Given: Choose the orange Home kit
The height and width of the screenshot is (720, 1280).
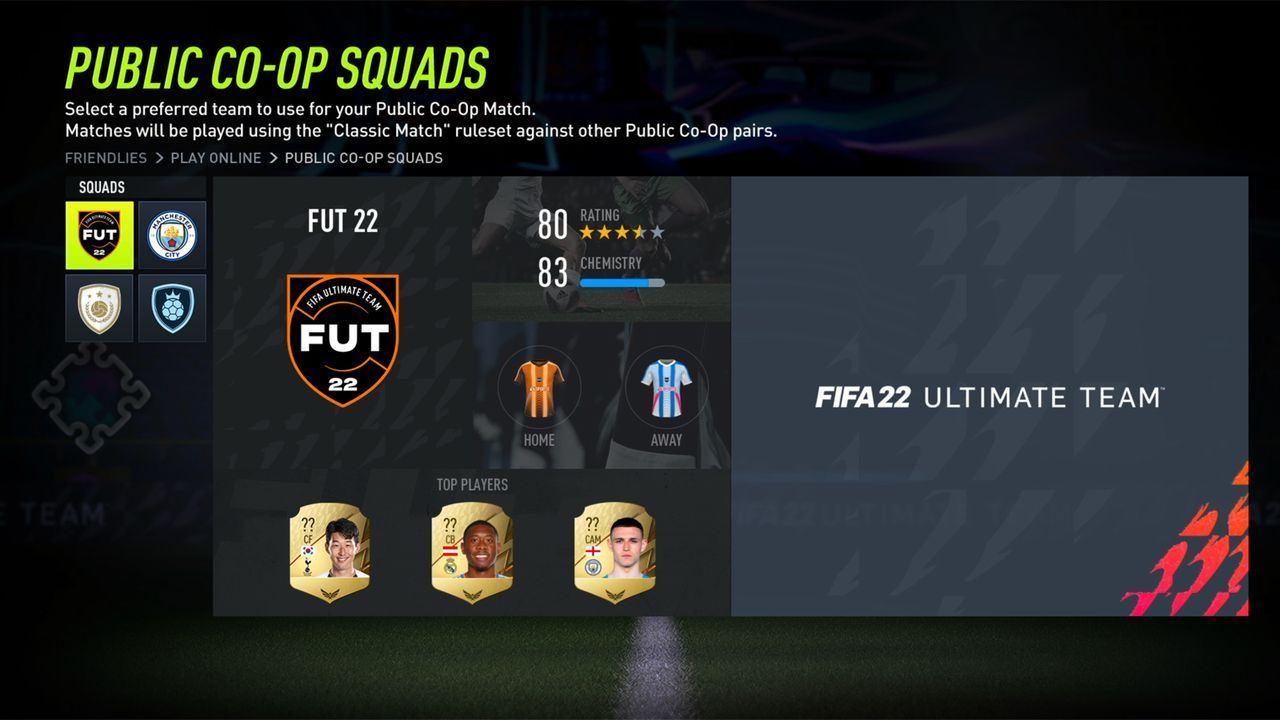Looking at the screenshot, I should (x=539, y=388).
